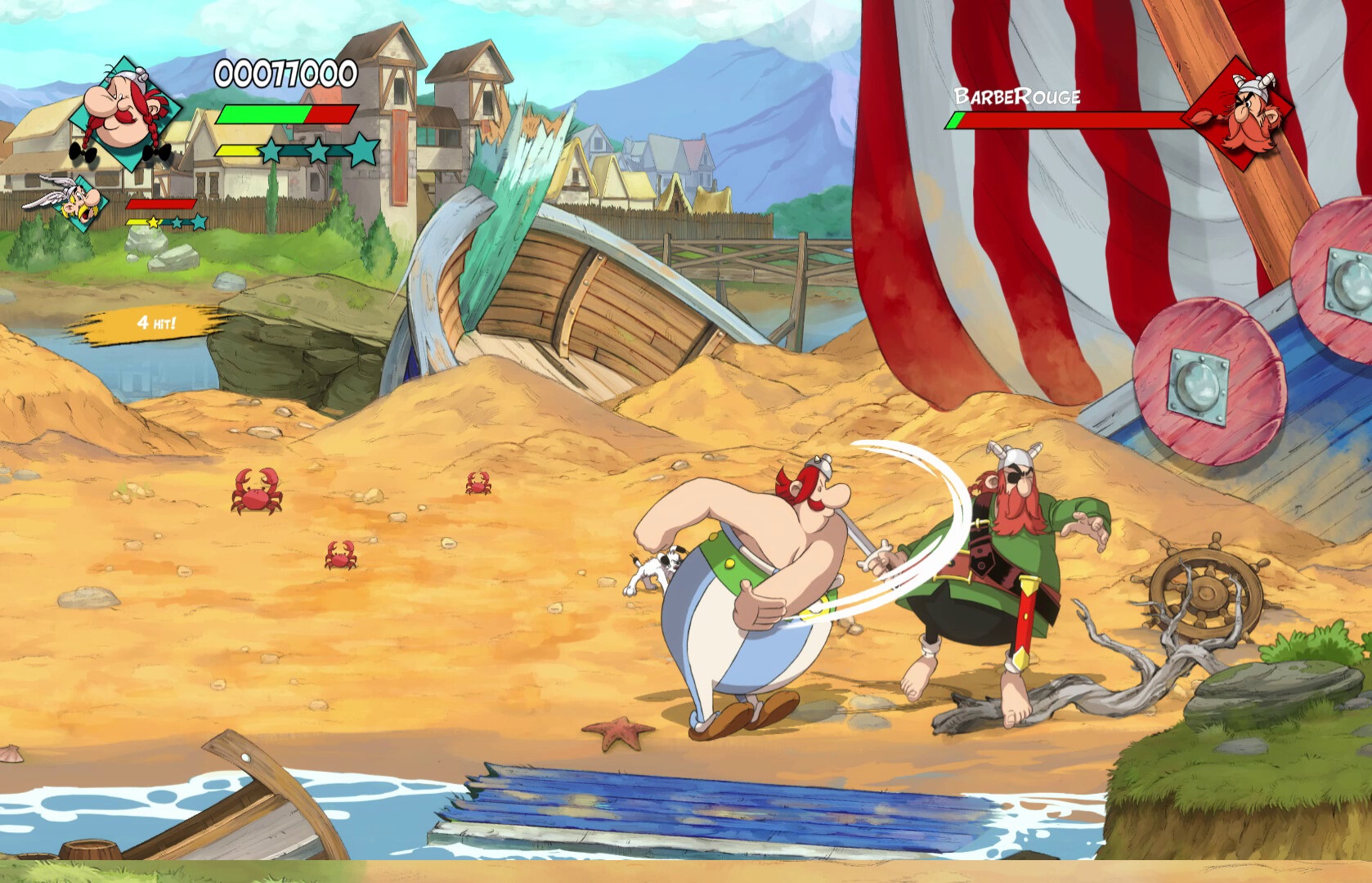Select Asterix's small partner portrait
This screenshot has width=1372, height=883.
point(79,199)
